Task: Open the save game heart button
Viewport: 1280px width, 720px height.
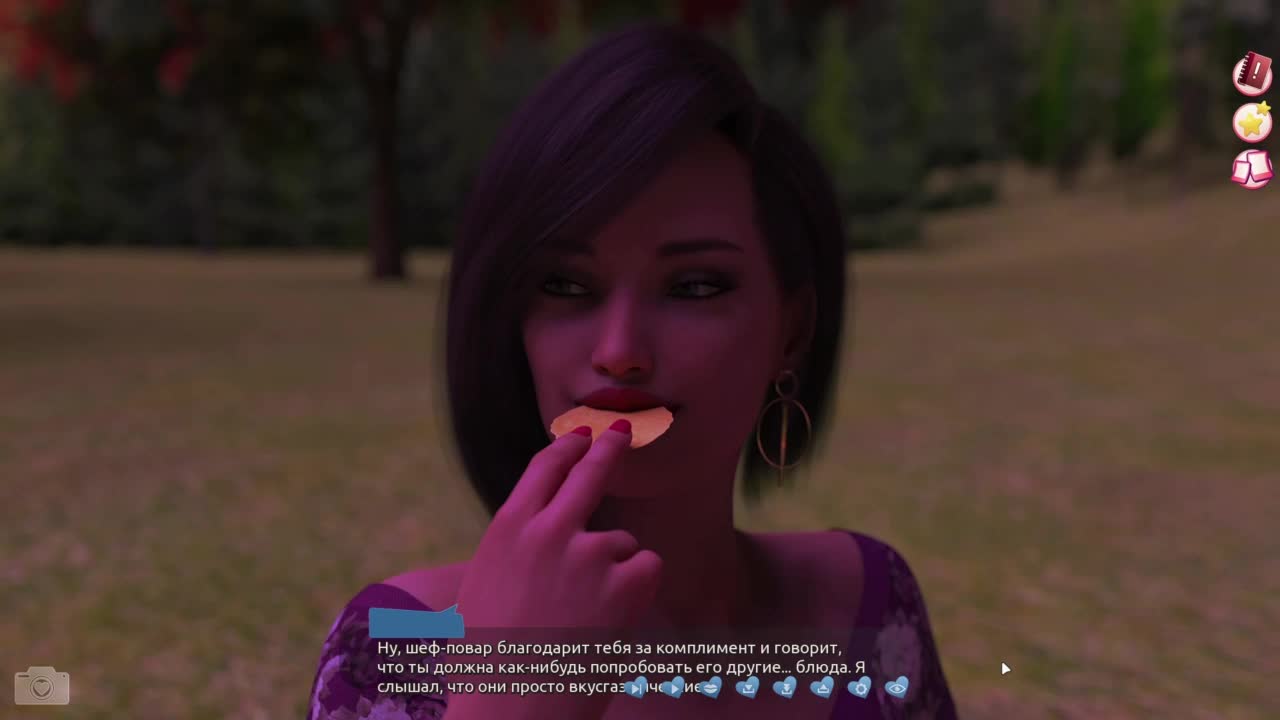Action: tap(747, 687)
